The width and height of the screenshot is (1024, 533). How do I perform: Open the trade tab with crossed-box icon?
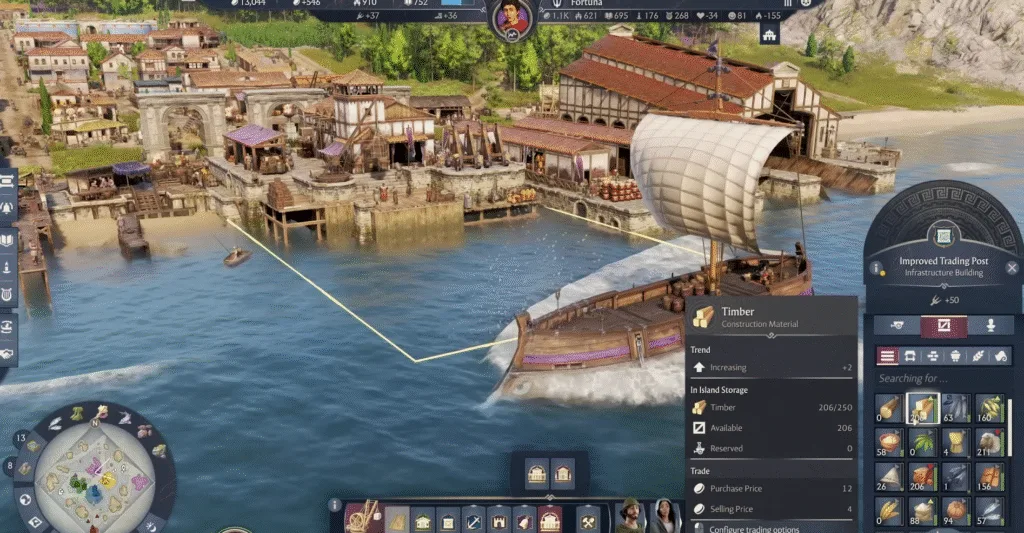coord(943,326)
